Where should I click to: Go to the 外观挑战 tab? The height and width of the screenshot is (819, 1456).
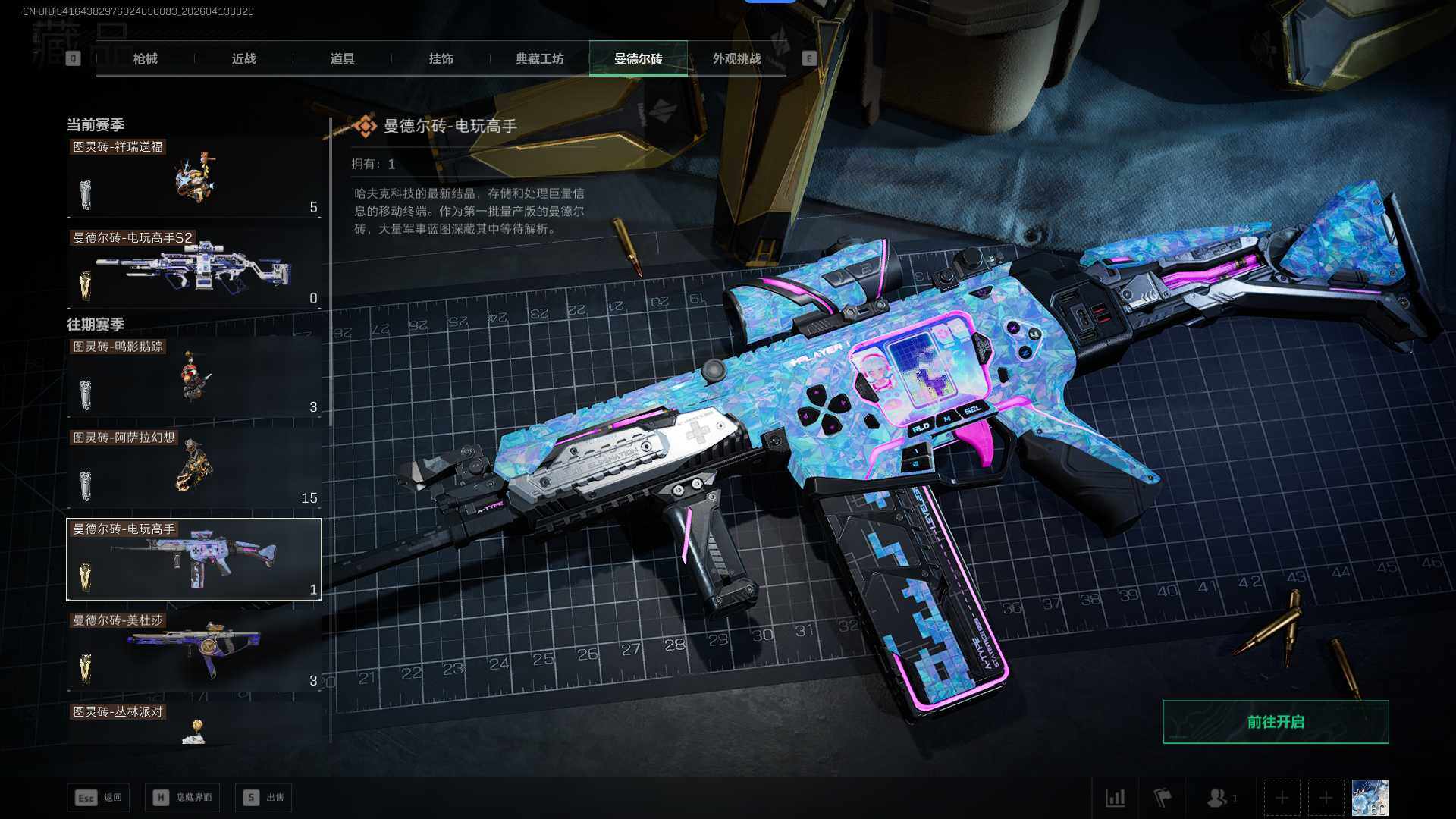coord(736,58)
